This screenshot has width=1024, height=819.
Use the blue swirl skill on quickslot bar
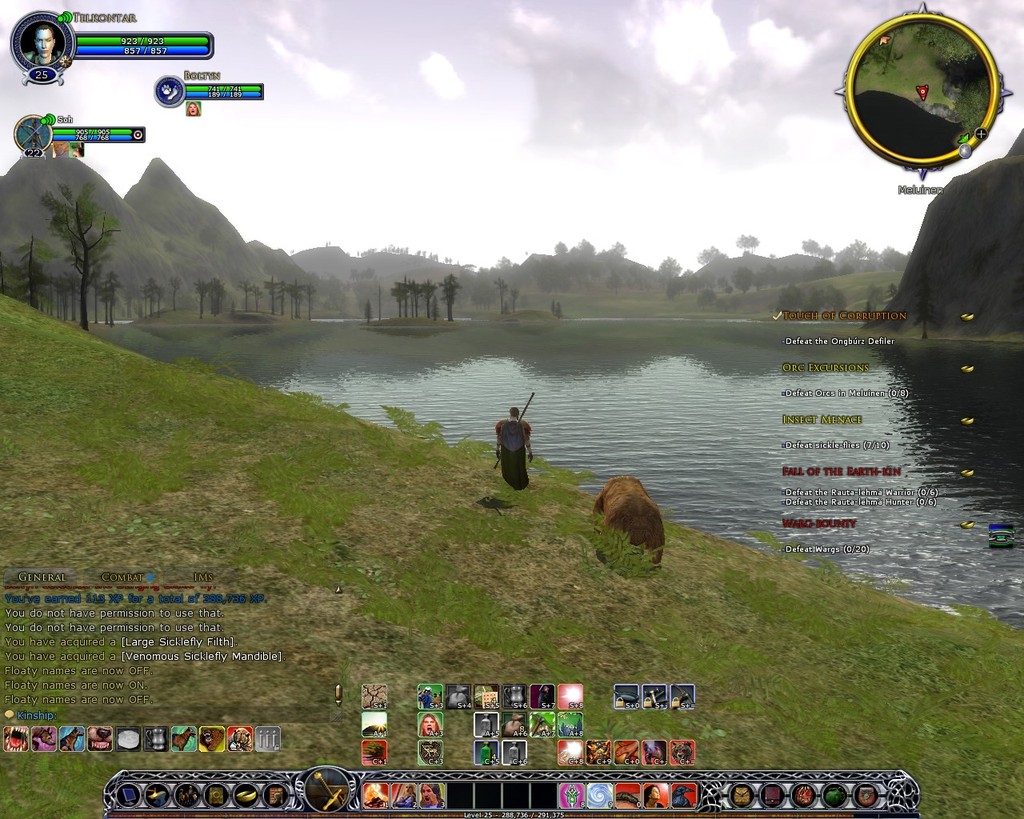pos(599,795)
